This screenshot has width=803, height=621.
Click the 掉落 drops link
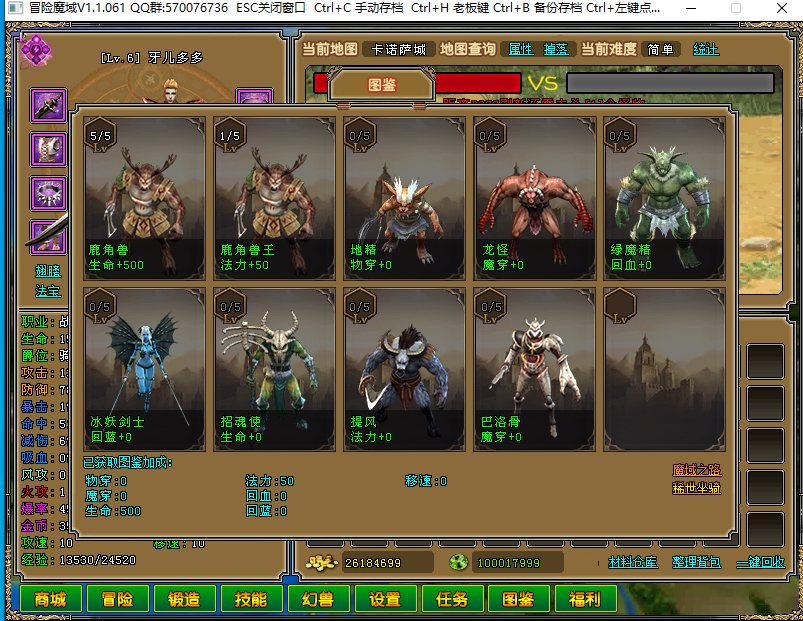556,49
